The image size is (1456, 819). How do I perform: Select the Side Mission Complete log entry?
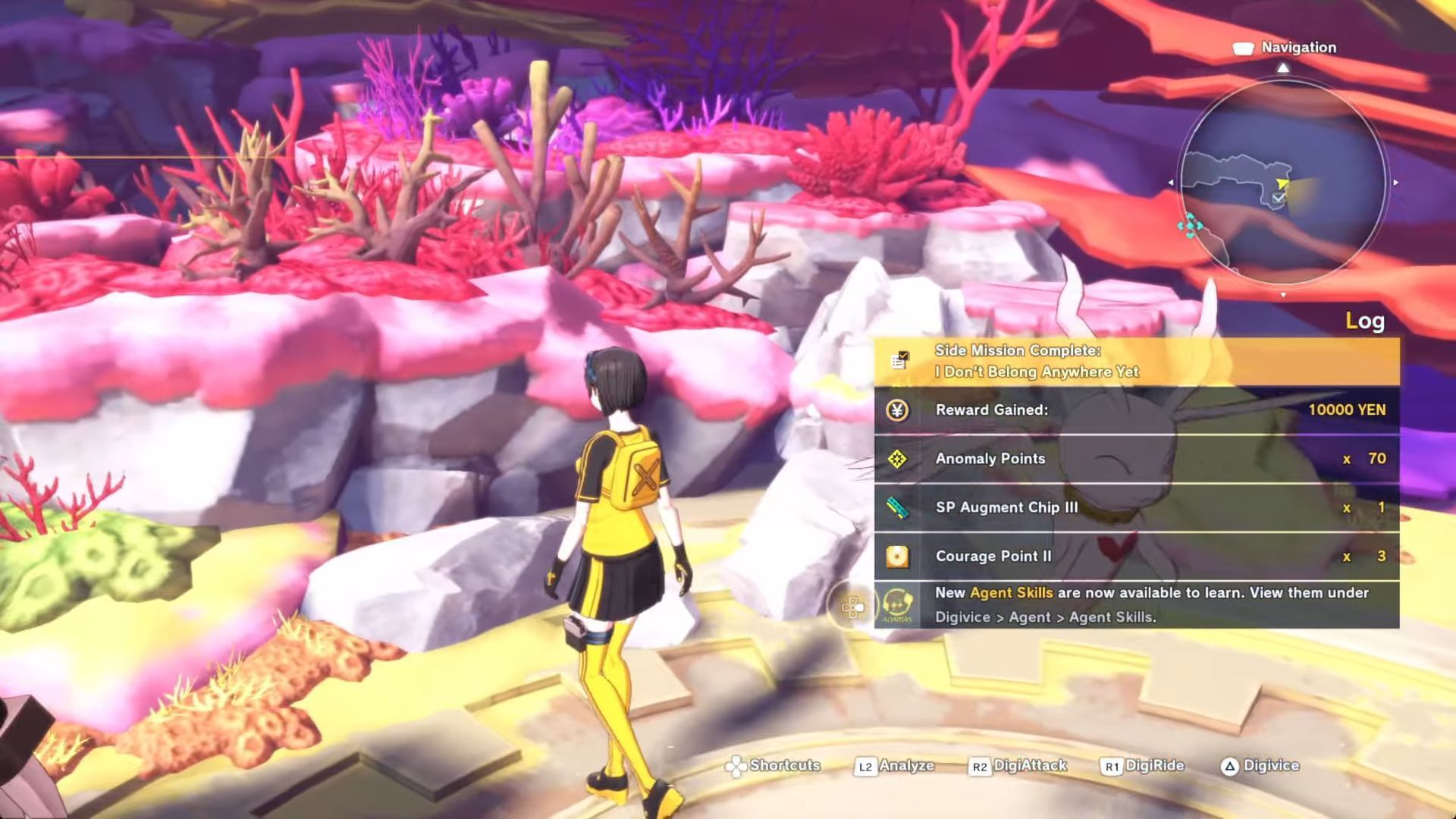point(1136,361)
